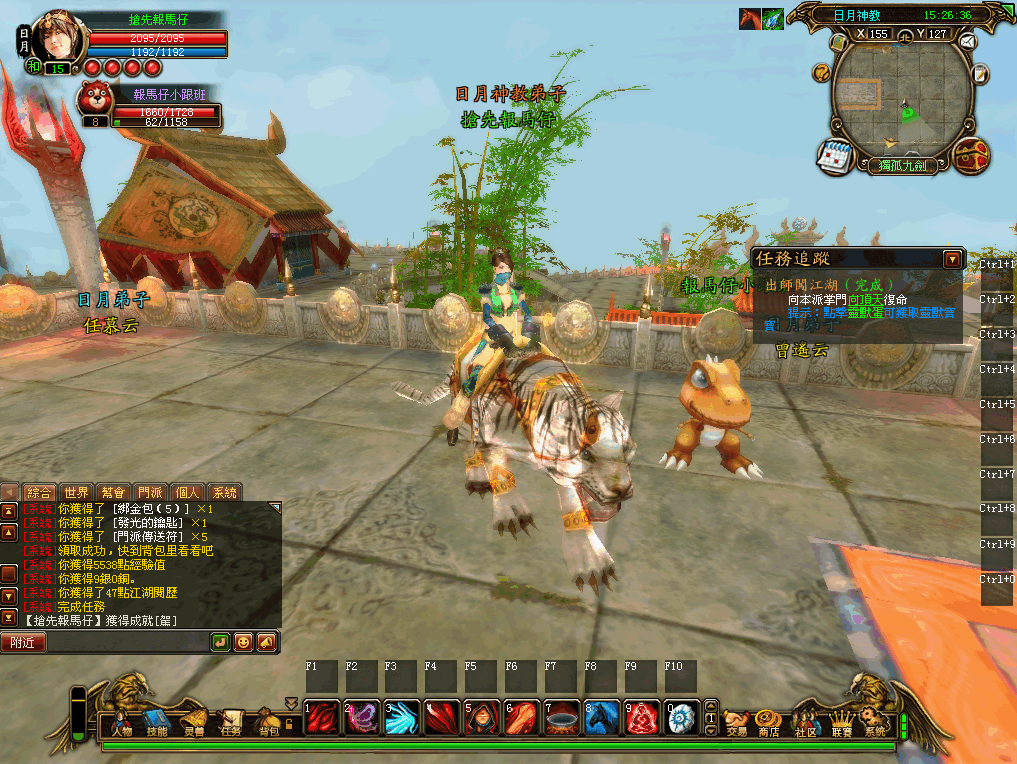Select the pet portrait 報馬仔小跟班
This screenshot has height=764, width=1017.
pyautogui.click(x=97, y=99)
